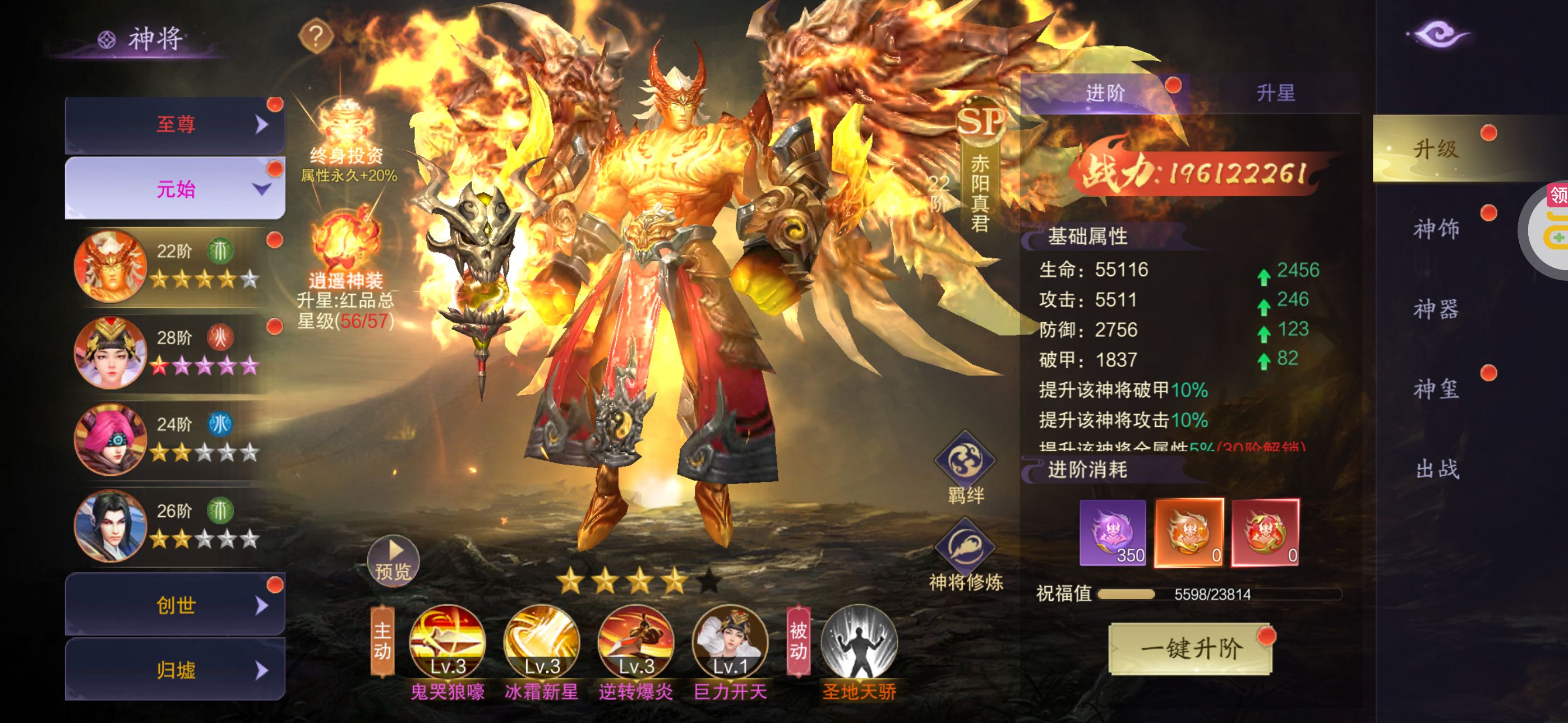The height and width of the screenshot is (723, 1568).
Task: Select the 24阶 water general portrait
Action: (110, 439)
